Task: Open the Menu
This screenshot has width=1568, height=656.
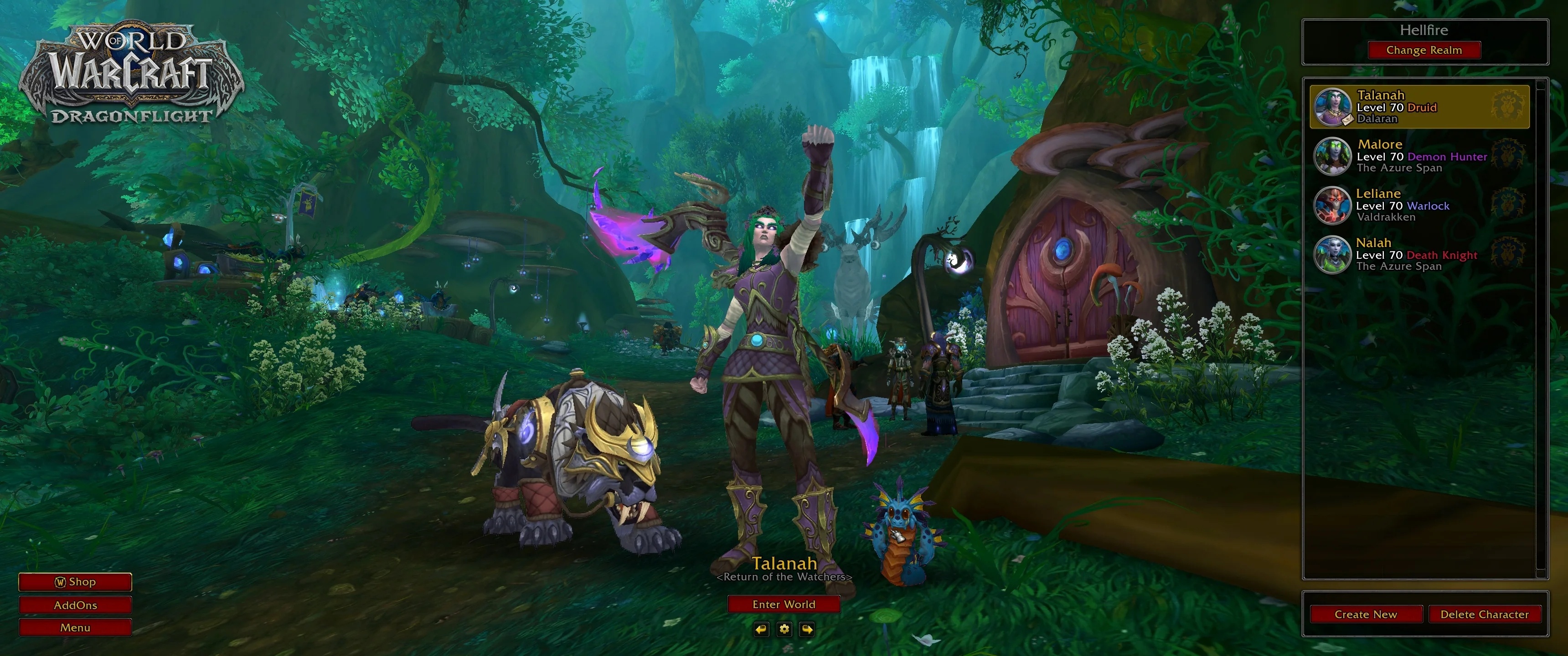Action: click(75, 627)
